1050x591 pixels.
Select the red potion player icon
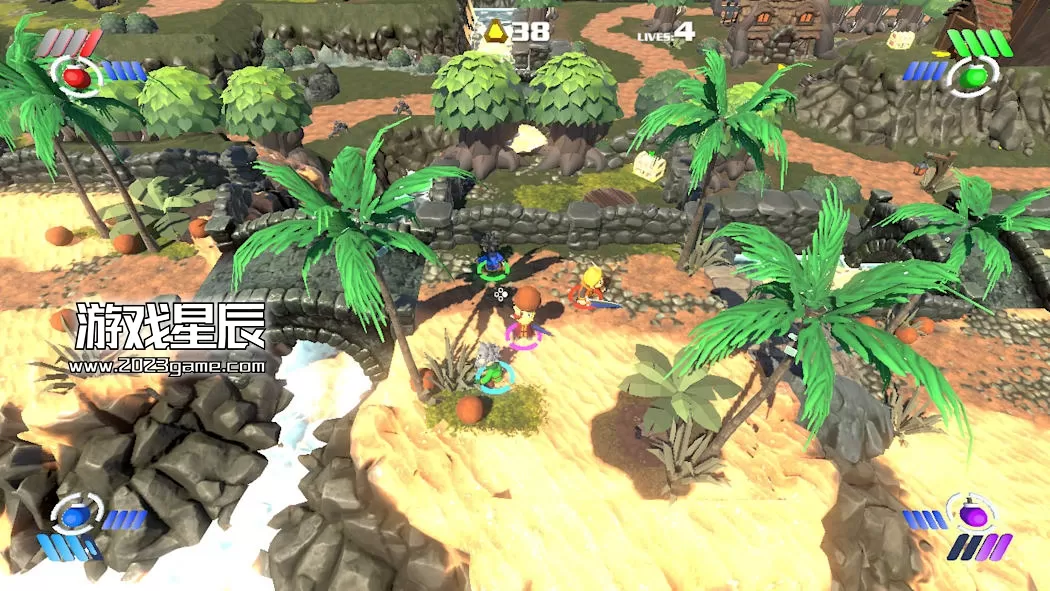point(75,75)
